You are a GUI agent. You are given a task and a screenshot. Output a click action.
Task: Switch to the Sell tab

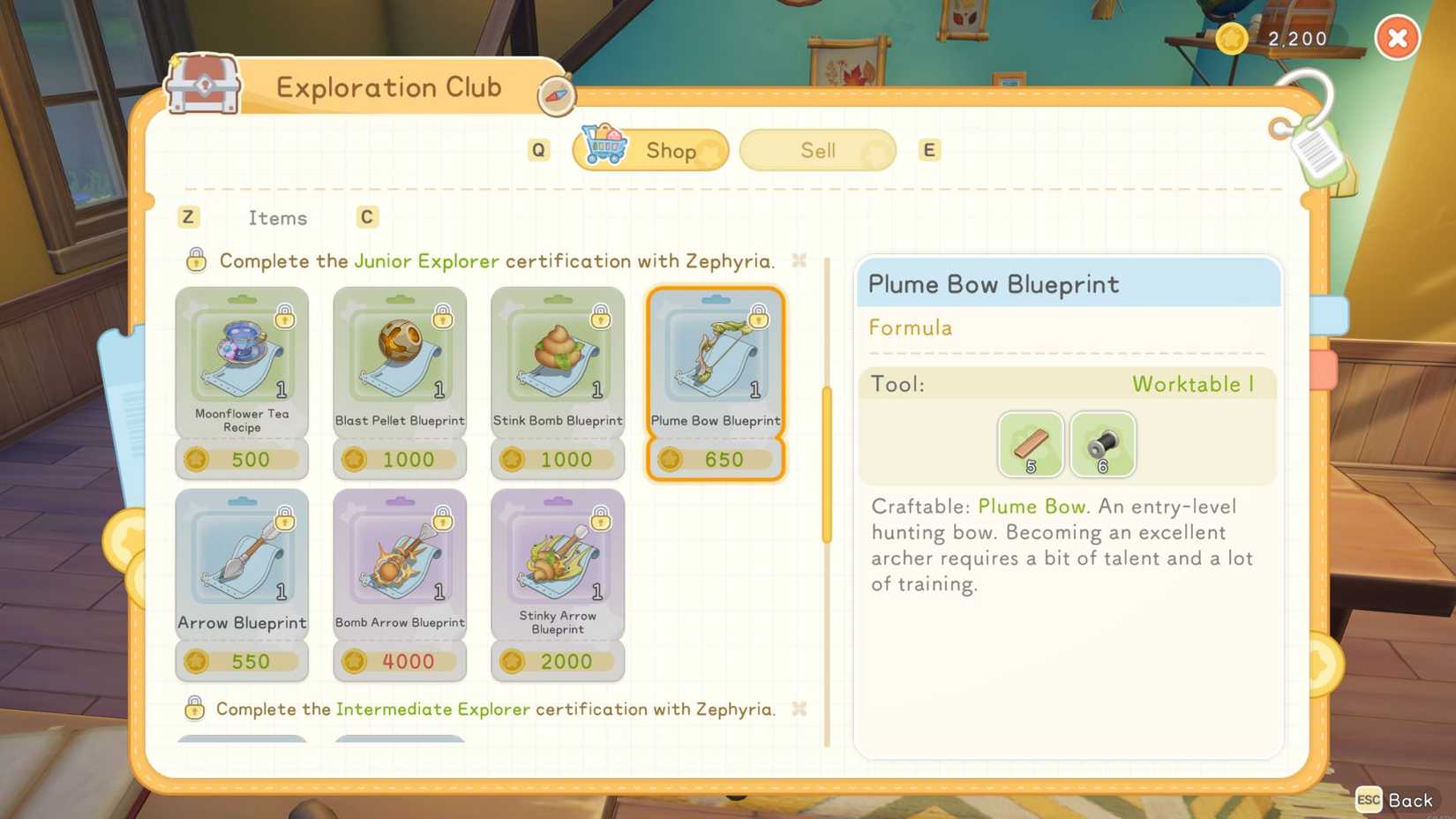coord(816,150)
